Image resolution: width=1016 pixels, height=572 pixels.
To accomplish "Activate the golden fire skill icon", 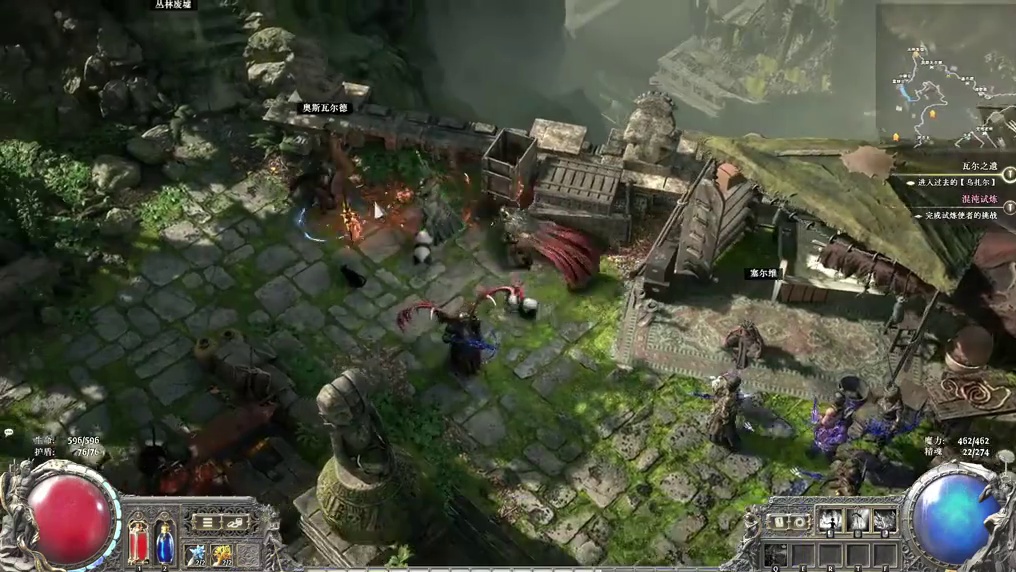I will point(223,553).
